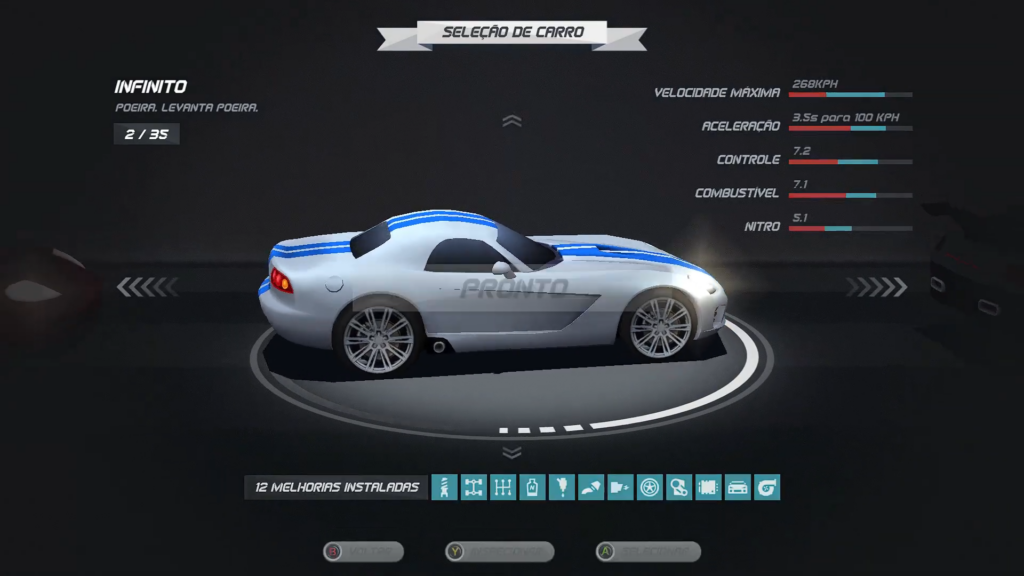Select the wheel rim upgrade icon
The image size is (1024, 576).
coord(650,487)
